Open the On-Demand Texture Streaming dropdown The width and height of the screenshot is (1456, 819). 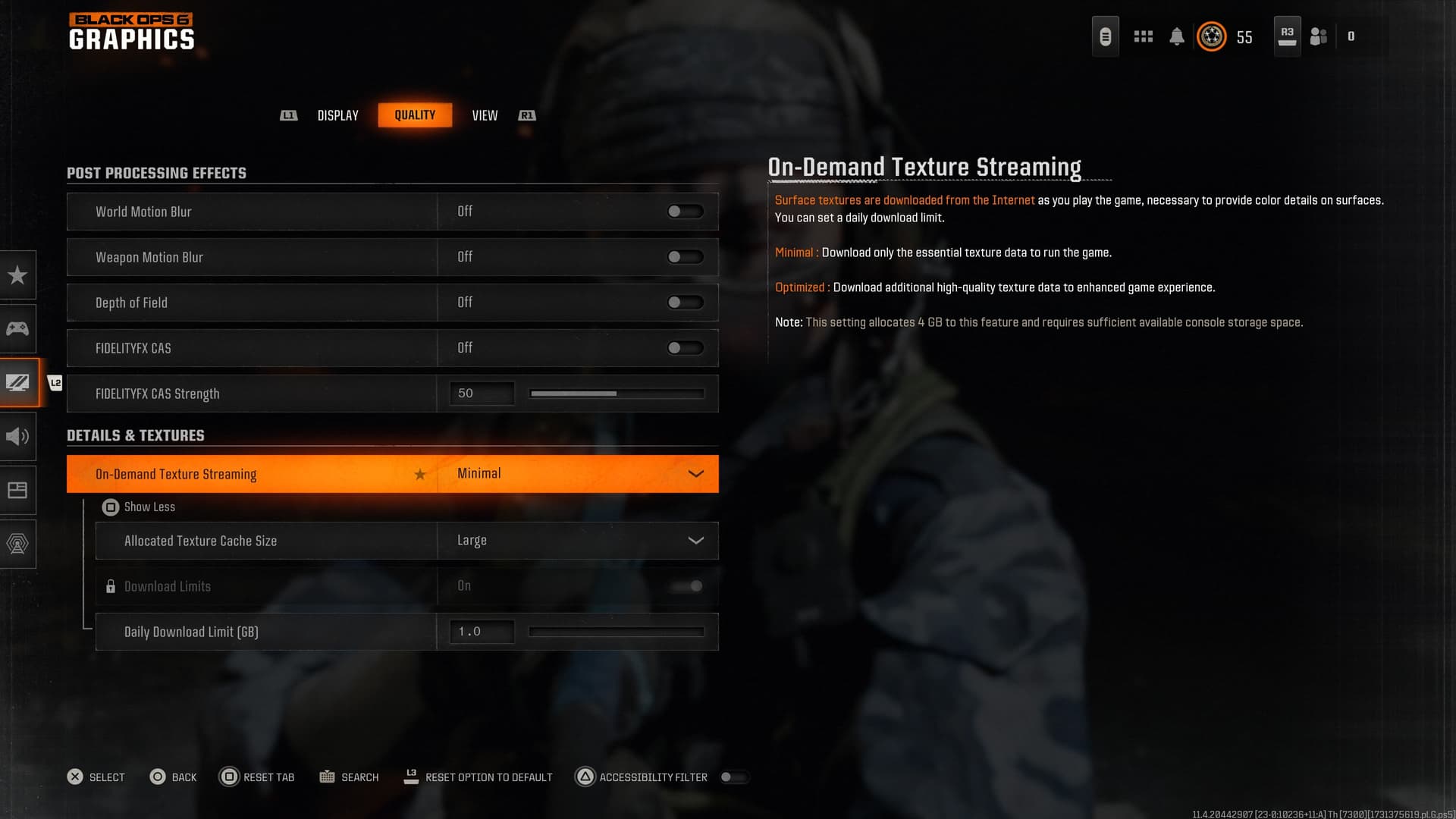695,473
